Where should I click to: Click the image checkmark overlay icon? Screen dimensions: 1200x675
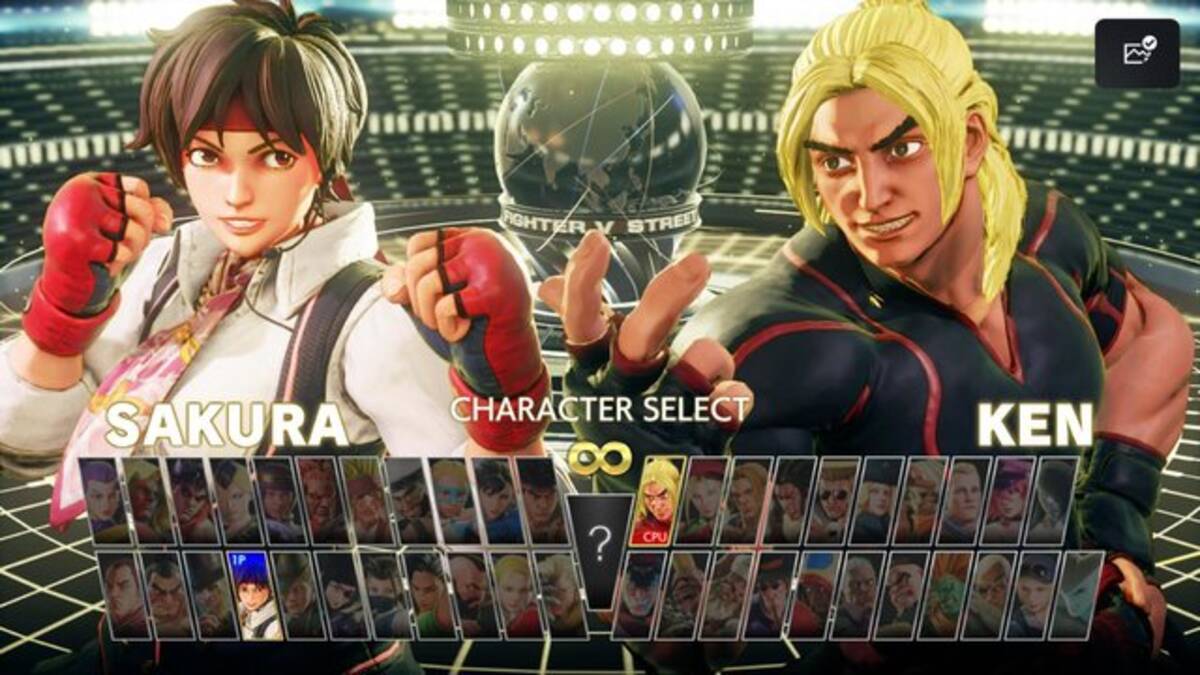point(1137,53)
